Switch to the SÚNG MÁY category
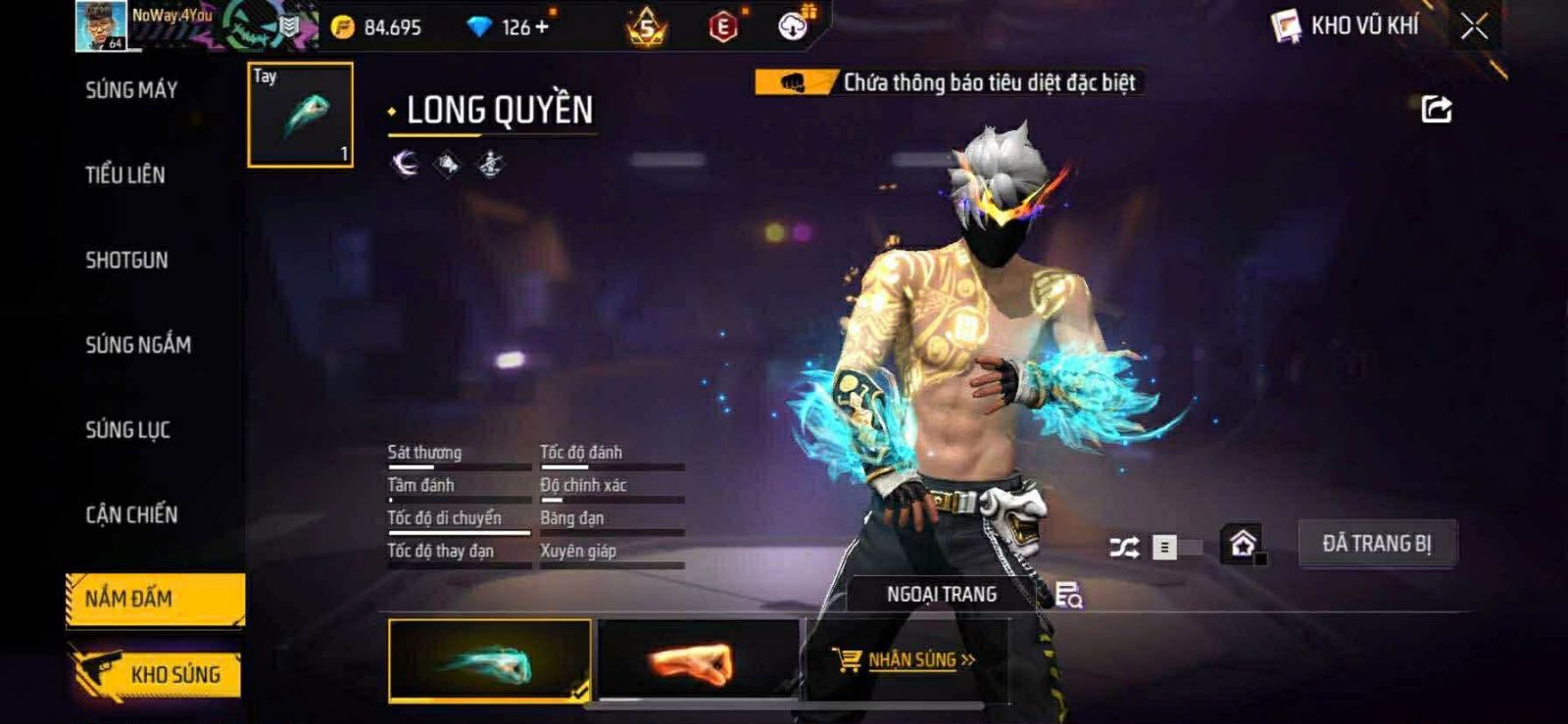This screenshot has height=724, width=1568. coord(131,90)
